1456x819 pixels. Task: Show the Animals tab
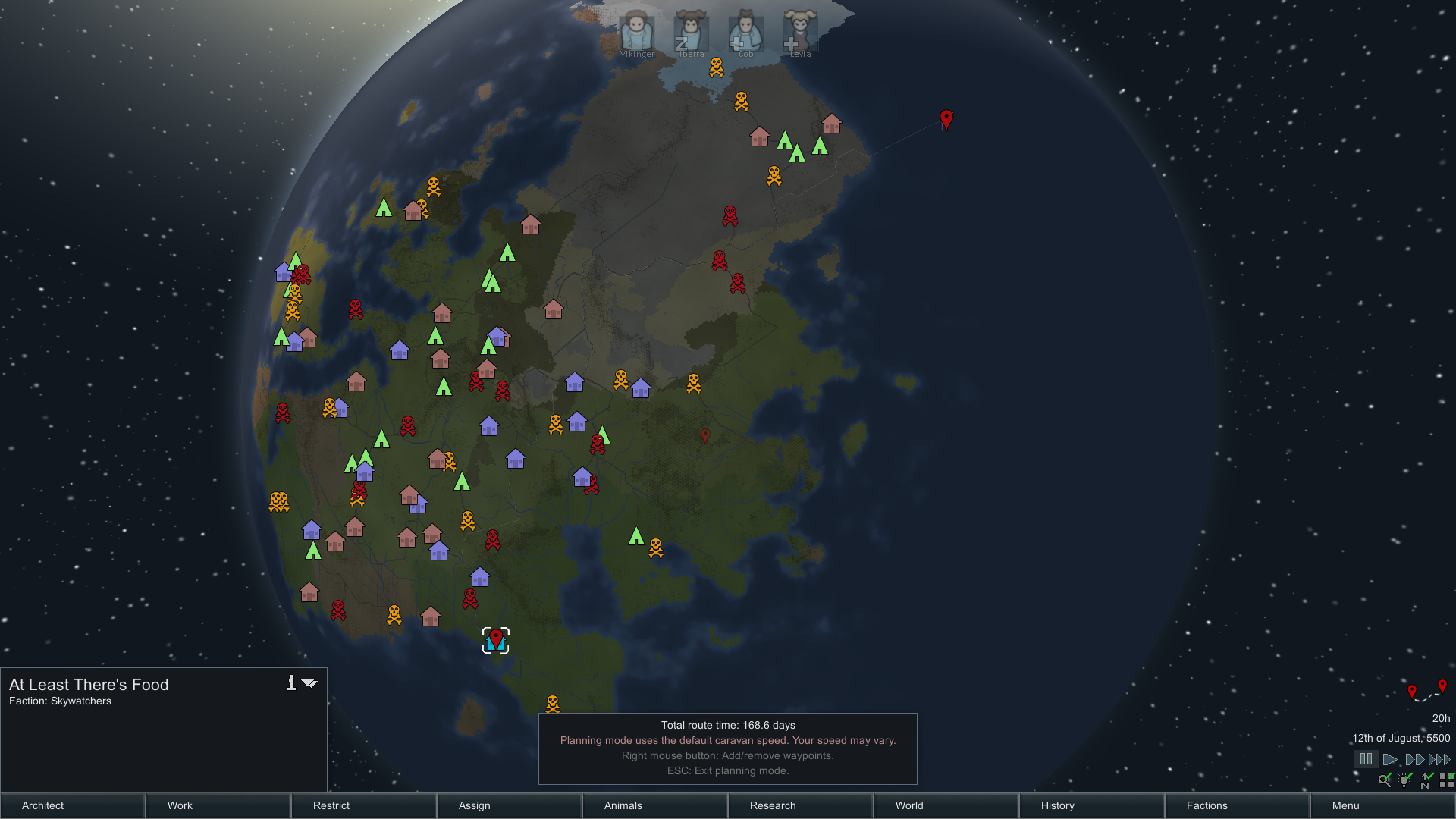click(x=654, y=805)
